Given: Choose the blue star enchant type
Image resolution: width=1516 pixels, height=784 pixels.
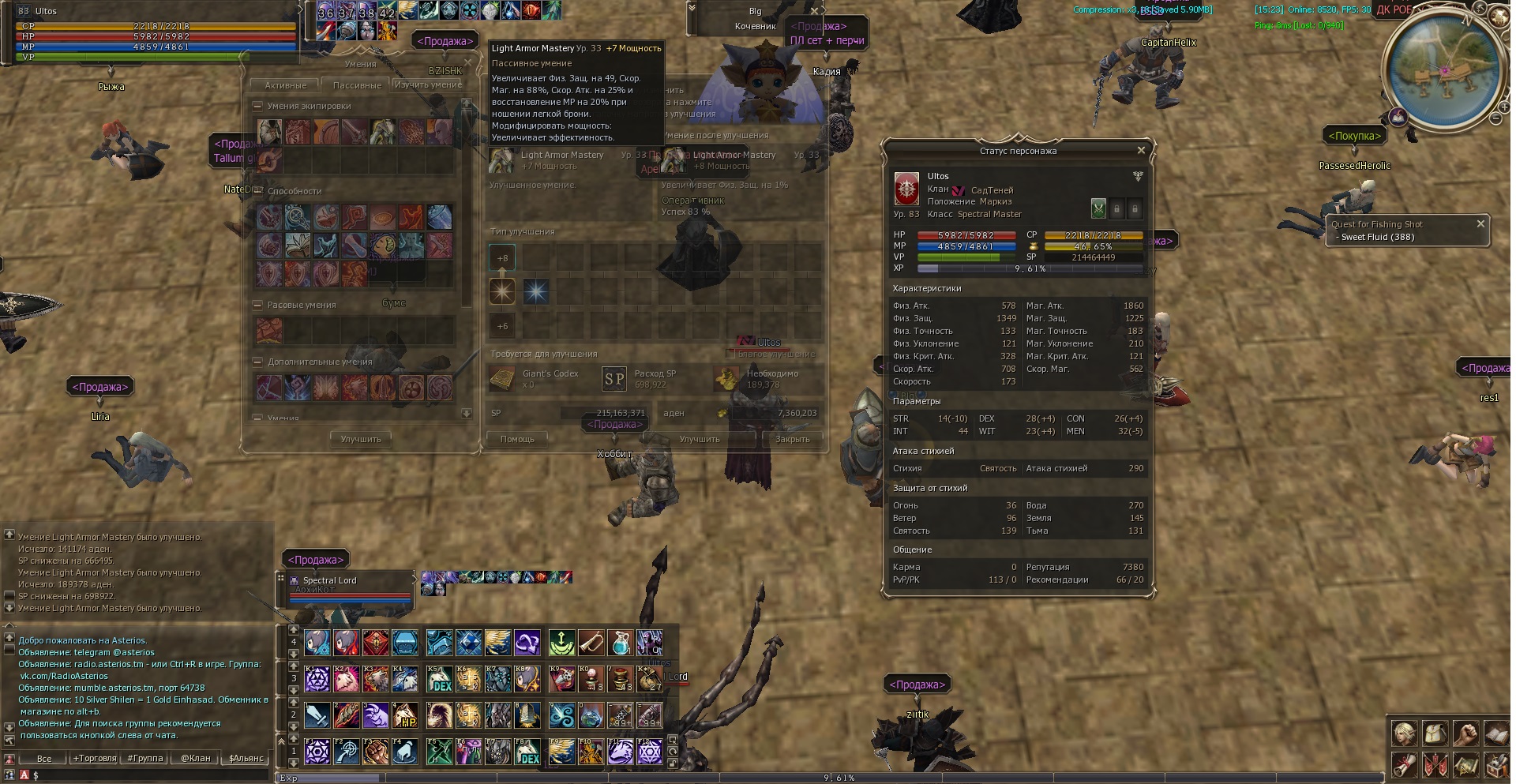Looking at the screenshot, I should click(535, 292).
